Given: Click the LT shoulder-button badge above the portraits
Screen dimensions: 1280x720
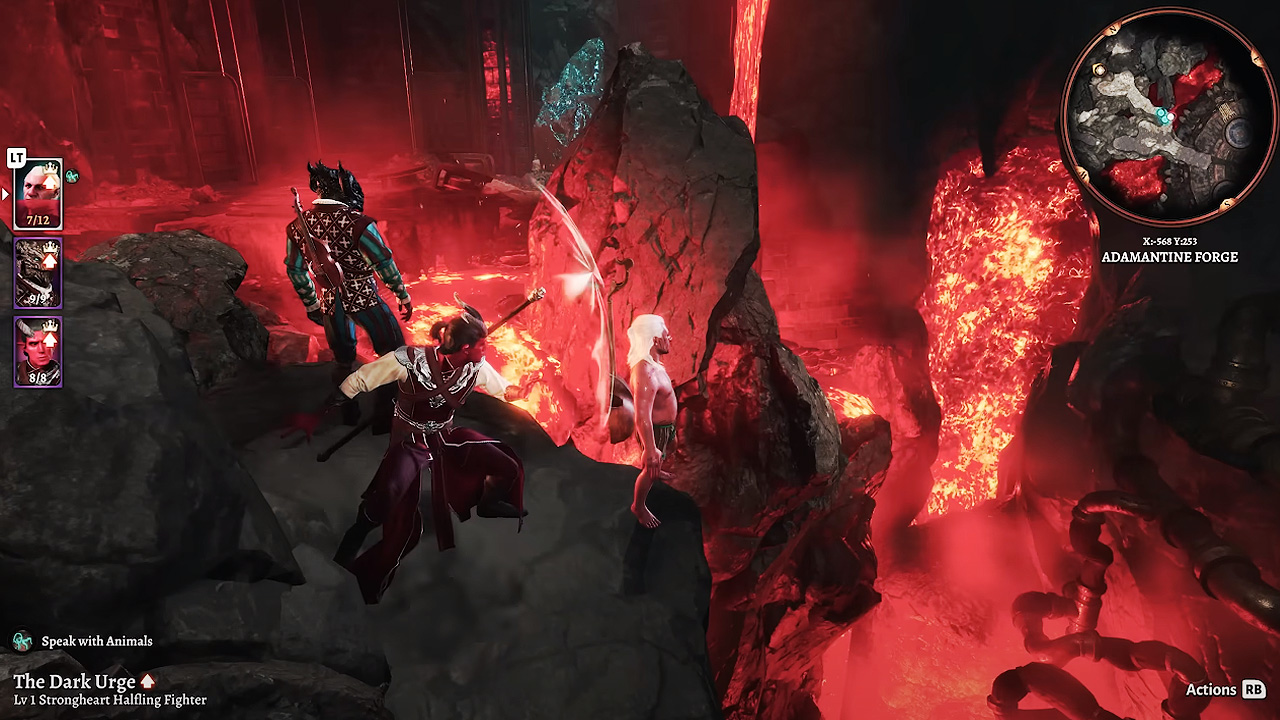Looking at the screenshot, I should tap(16, 156).
